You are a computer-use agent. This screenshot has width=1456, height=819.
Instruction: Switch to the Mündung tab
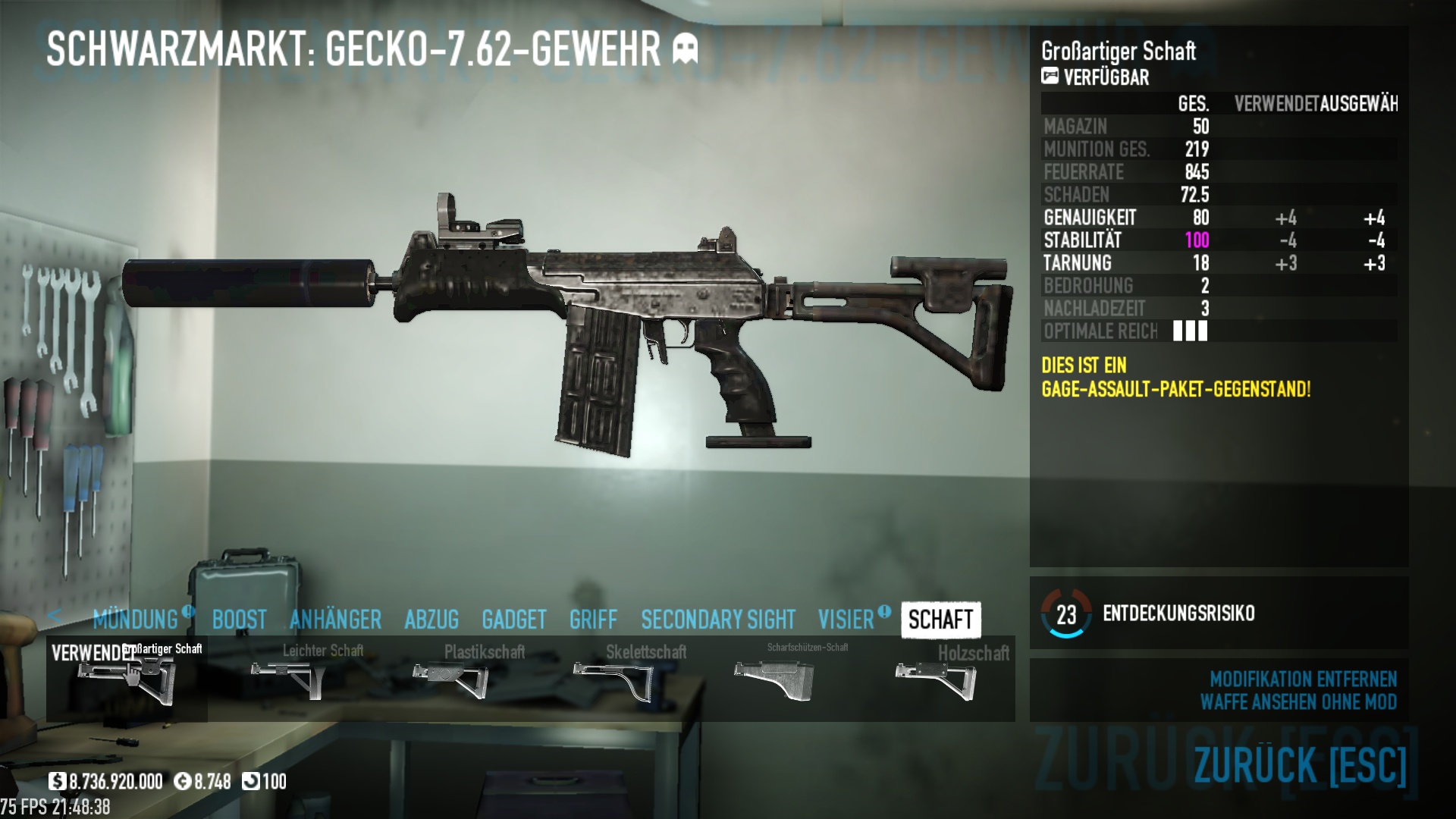click(136, 620)
